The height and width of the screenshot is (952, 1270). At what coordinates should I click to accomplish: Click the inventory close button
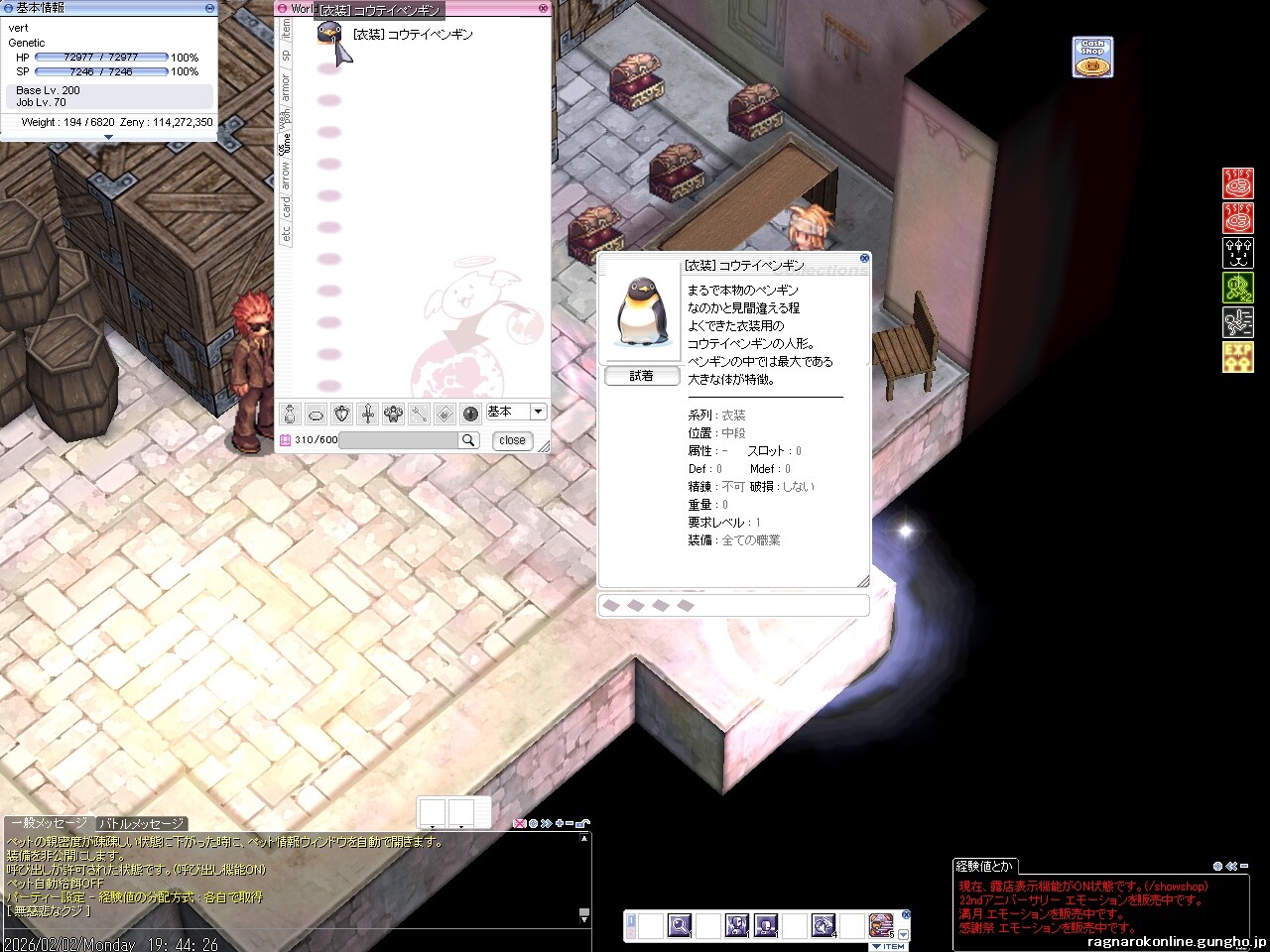click(512, 440)
